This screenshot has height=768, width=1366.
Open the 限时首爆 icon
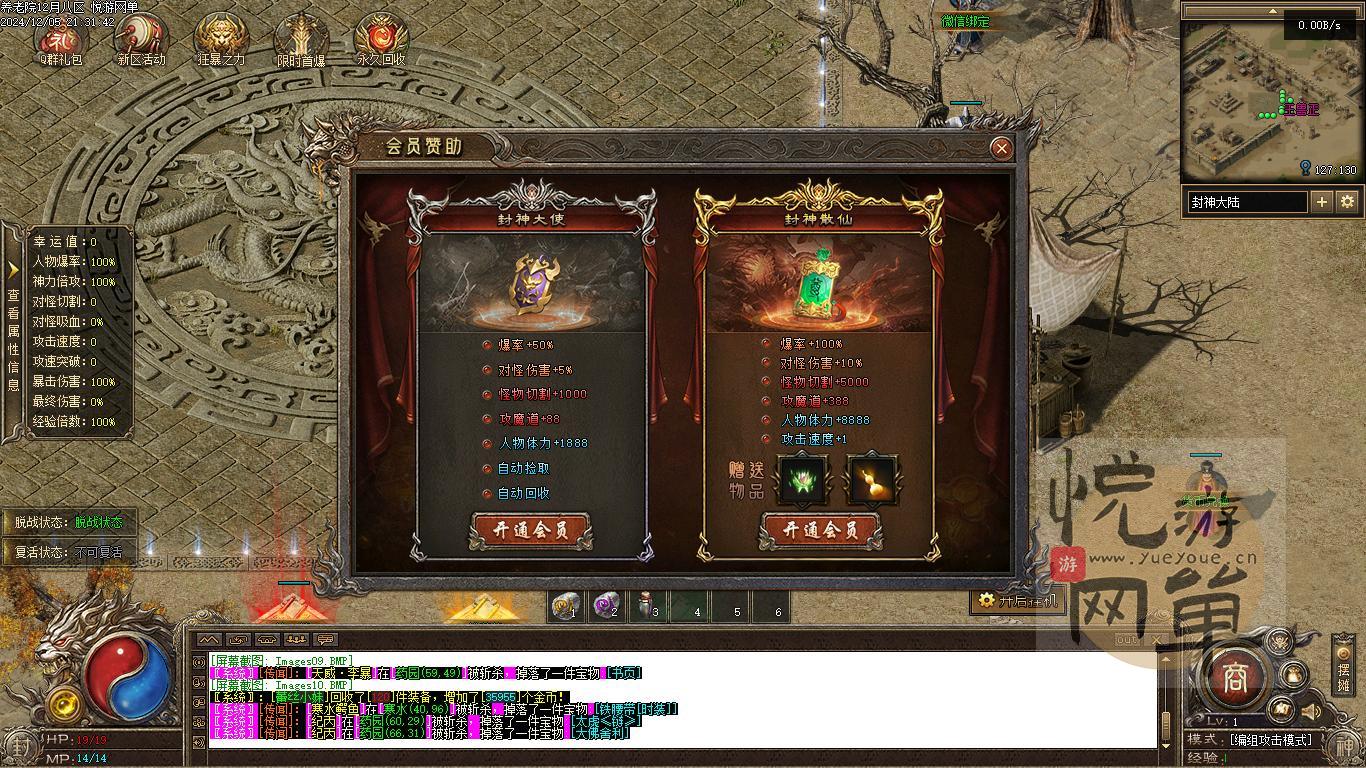pyautogui.click(x=301, y=40)
